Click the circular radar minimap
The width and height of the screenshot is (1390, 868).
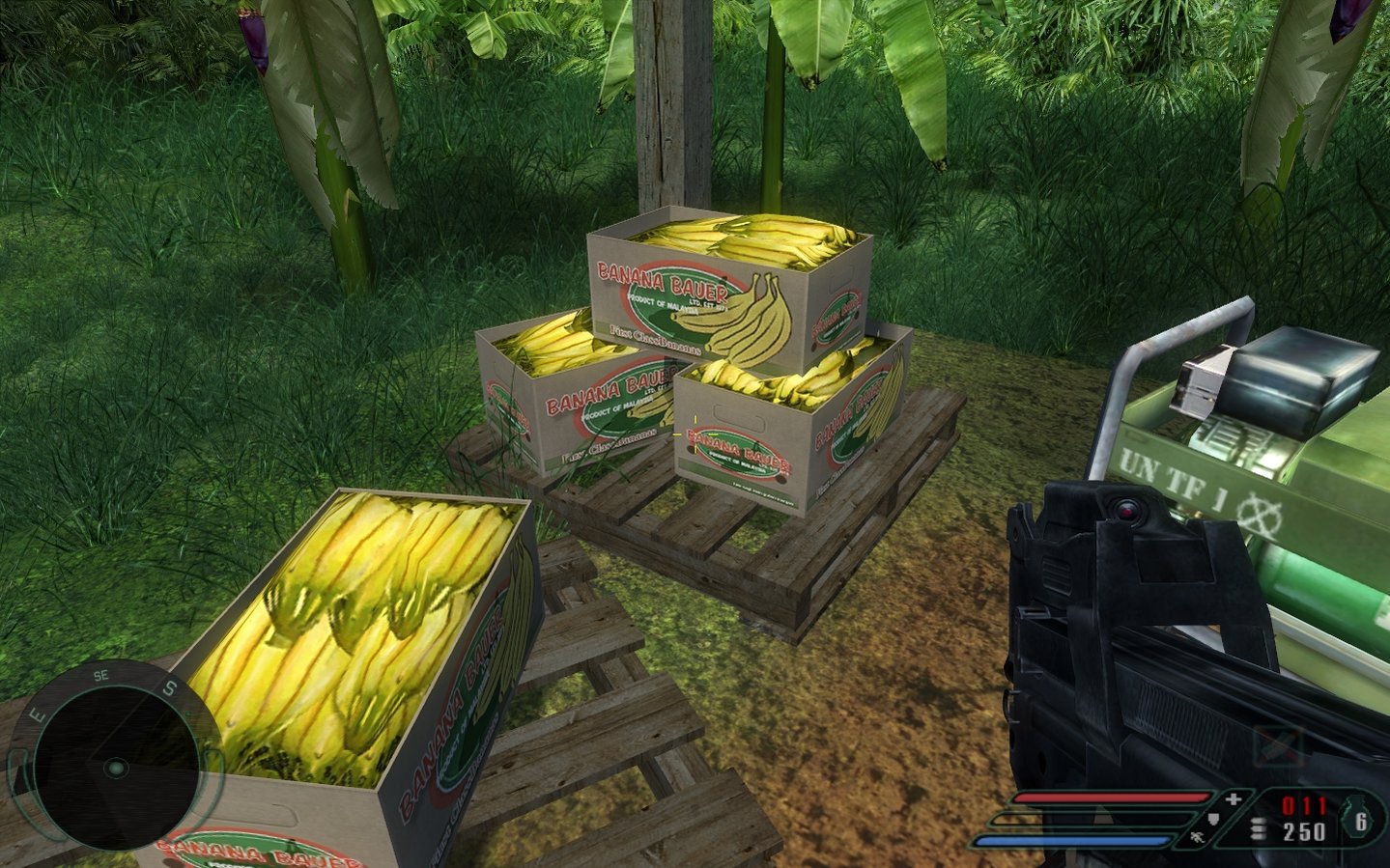[x=115, y=768]
